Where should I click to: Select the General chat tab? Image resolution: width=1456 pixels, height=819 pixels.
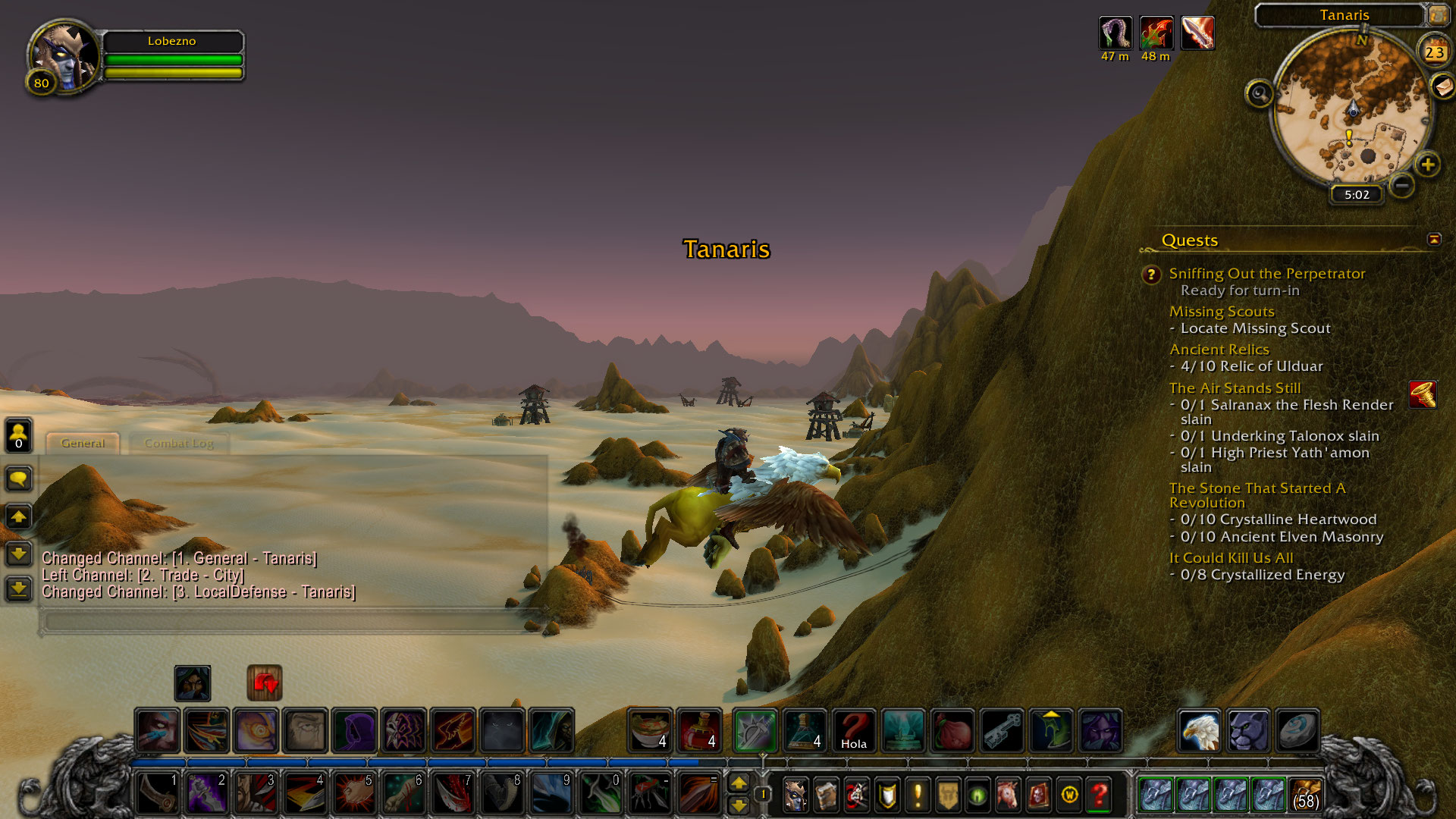coord(83,444)
